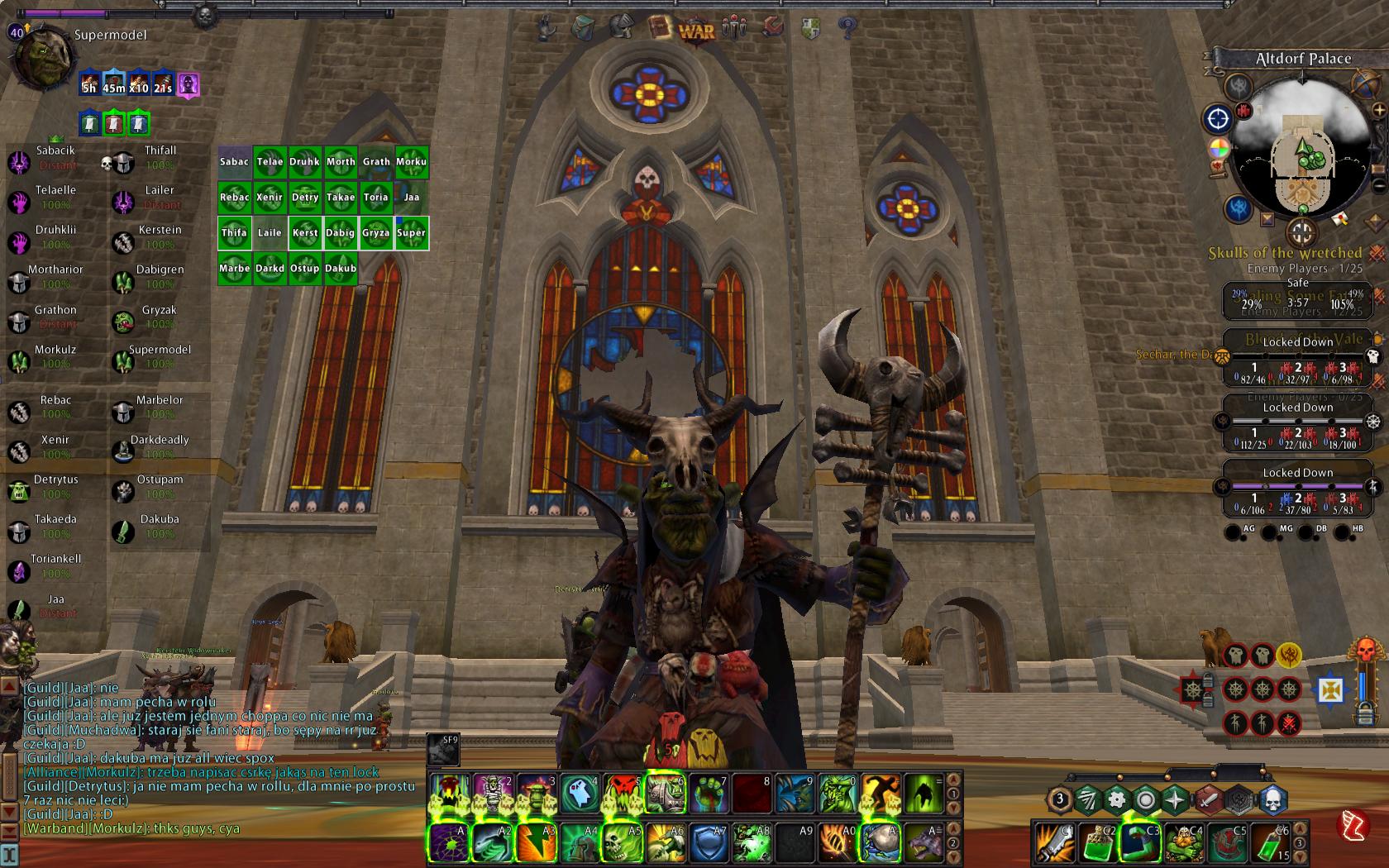Screen dimensions: 1389x868
Task: Open the character helmet menu icon
Action: 622,27
